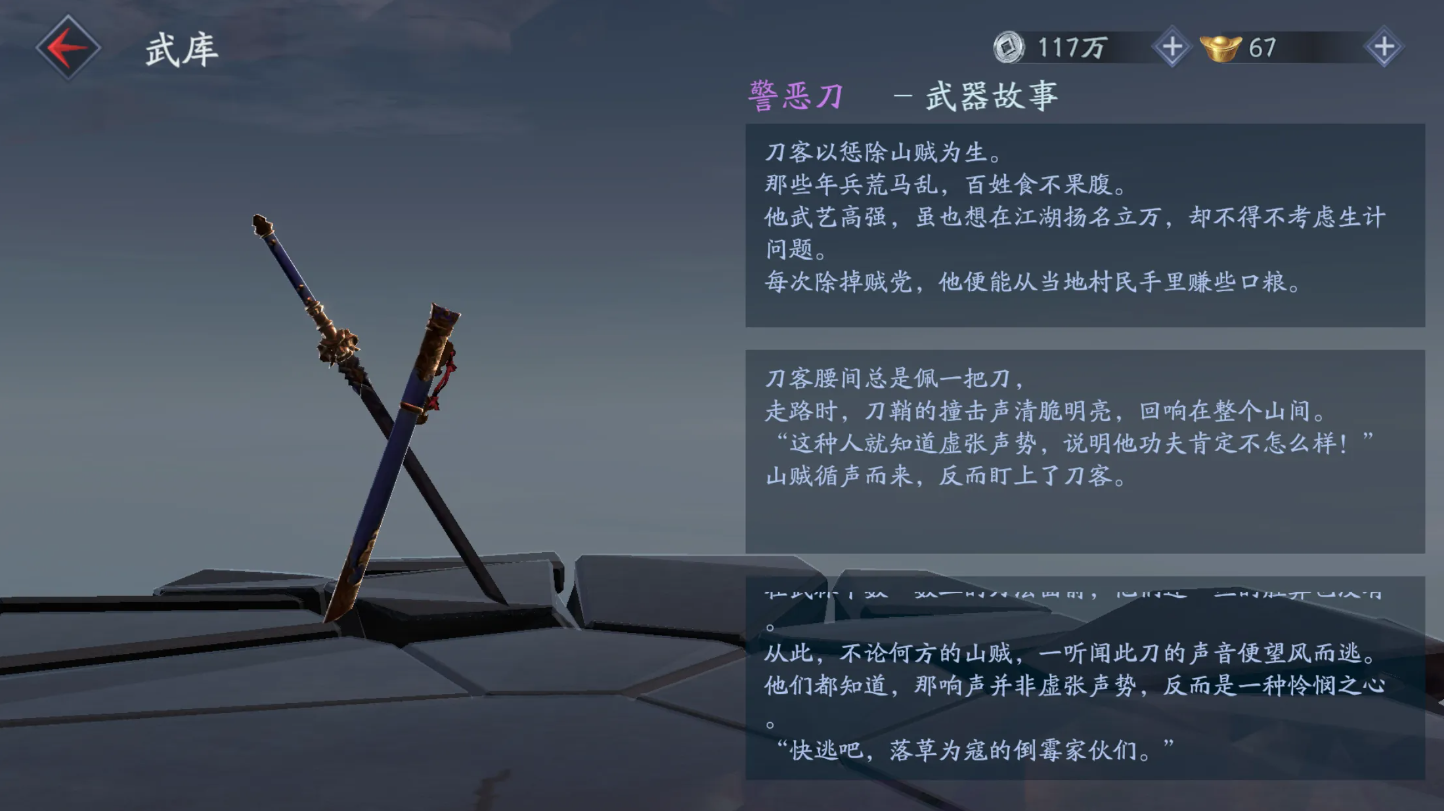Viewport: 1444px width, 811px height.
Task: Tap the coin icon to view silver details
Action: click(1009, 46)
